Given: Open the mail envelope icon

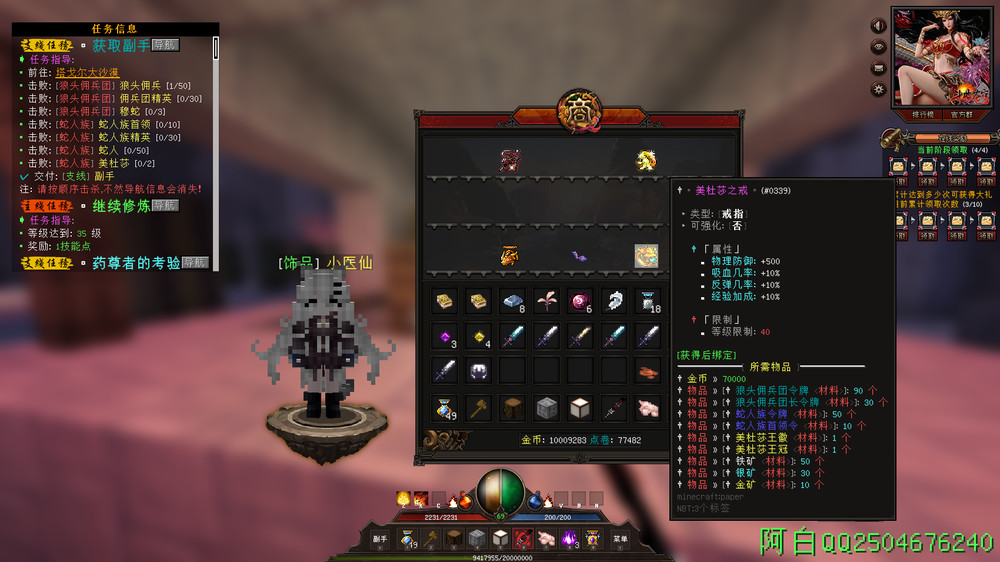Looking at the screenshot, I should coord(879,68).
